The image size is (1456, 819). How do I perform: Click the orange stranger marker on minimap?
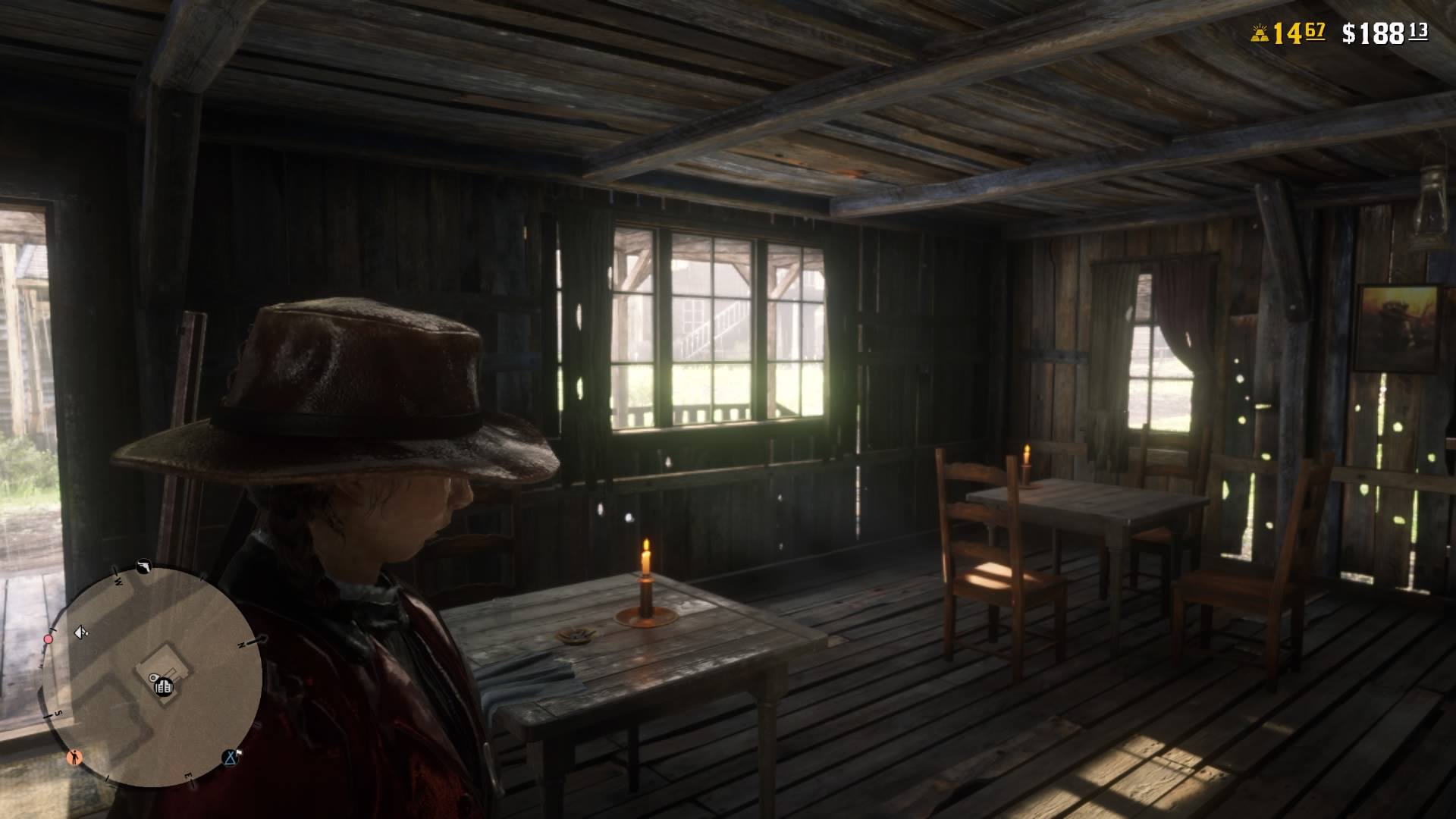pyautogui.click(x=74, y=756)
